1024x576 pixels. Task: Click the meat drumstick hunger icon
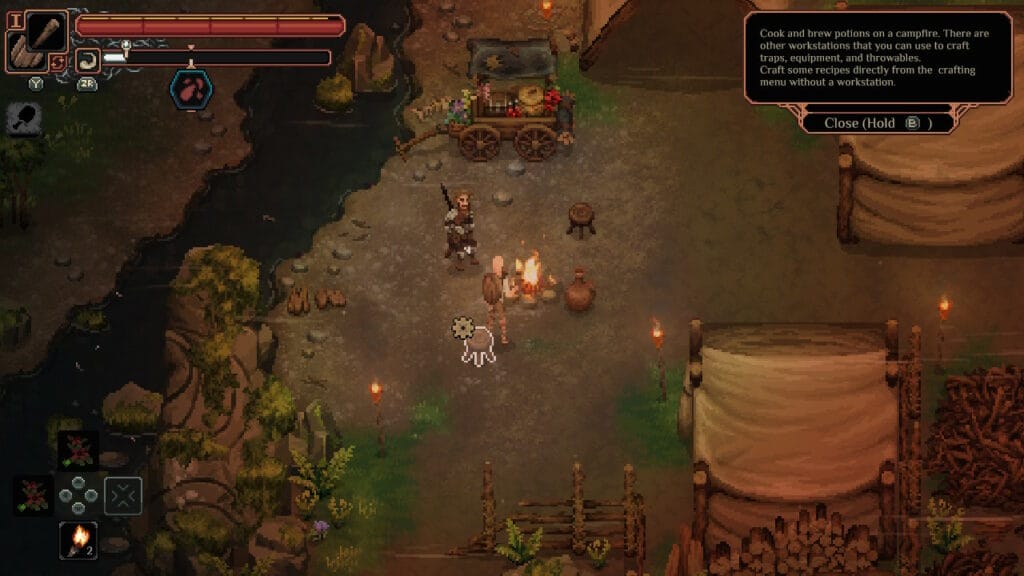[x=23, y=119]
